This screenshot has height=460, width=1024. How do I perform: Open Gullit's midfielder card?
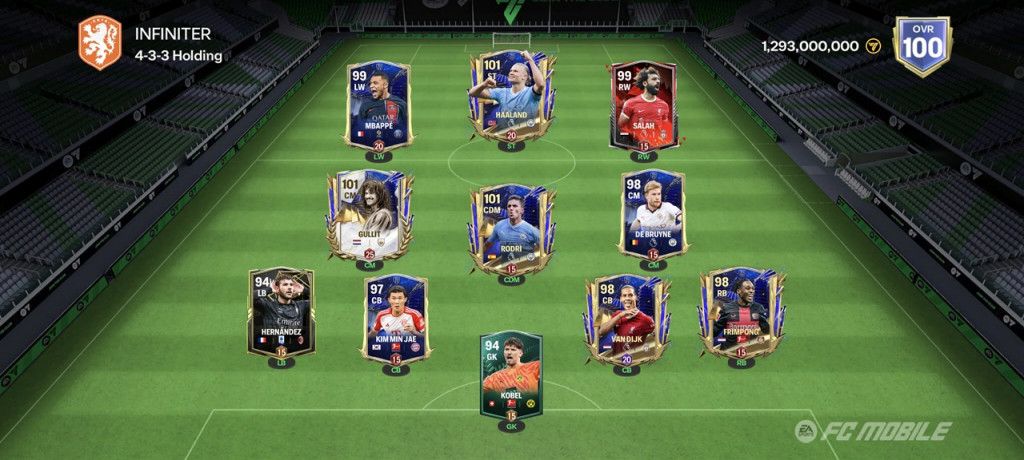(x=368, y=215)
